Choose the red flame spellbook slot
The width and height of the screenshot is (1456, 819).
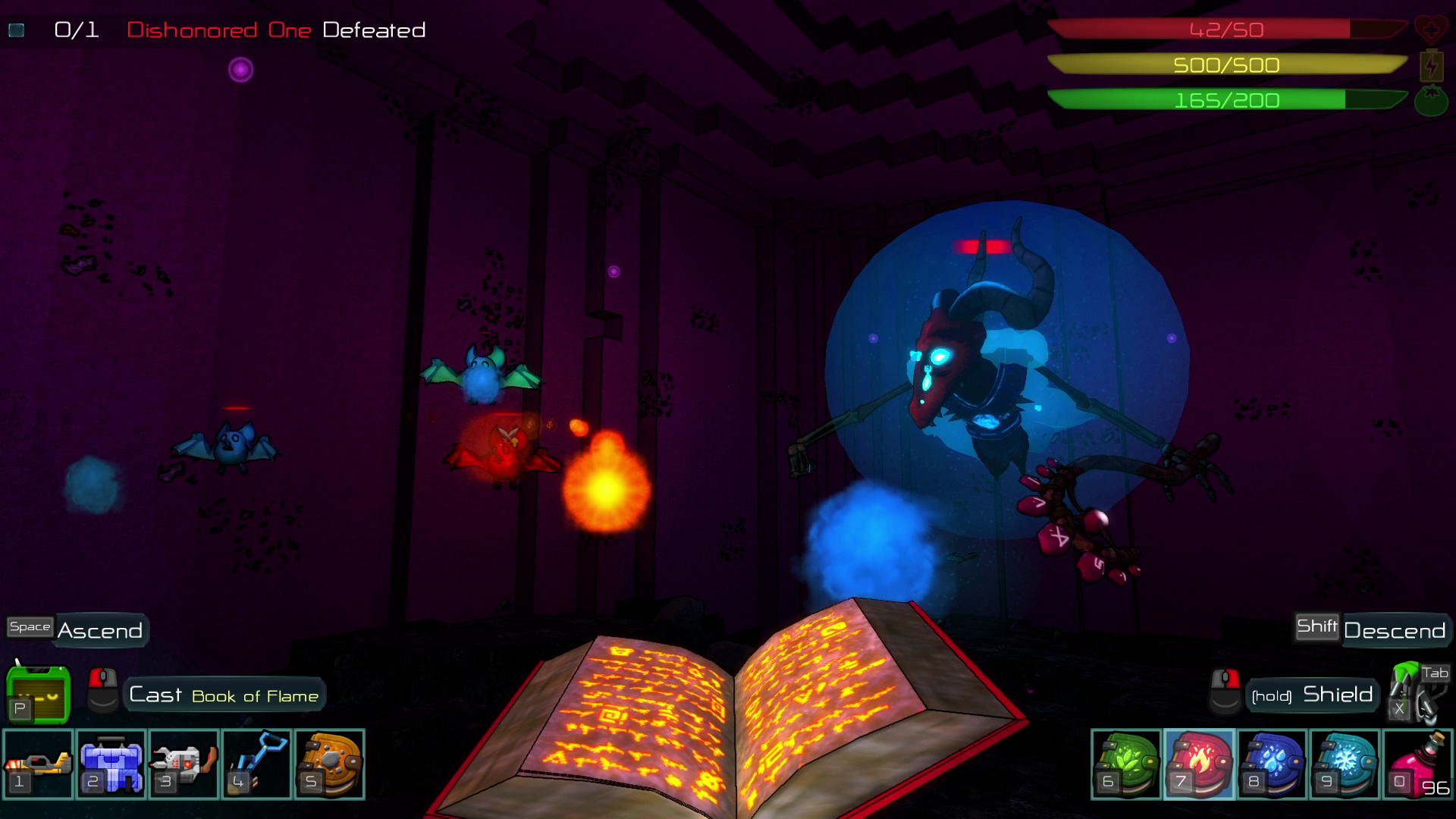tap(1199, 764)
